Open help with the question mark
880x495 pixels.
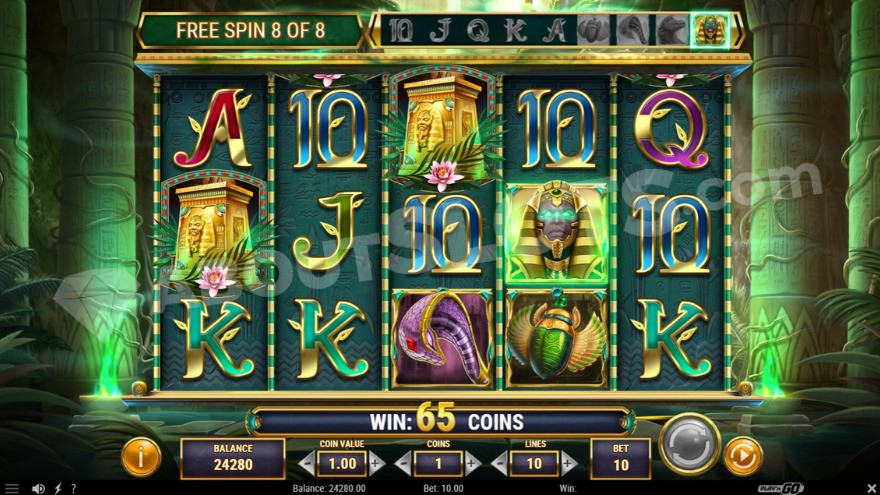point(72,488)
